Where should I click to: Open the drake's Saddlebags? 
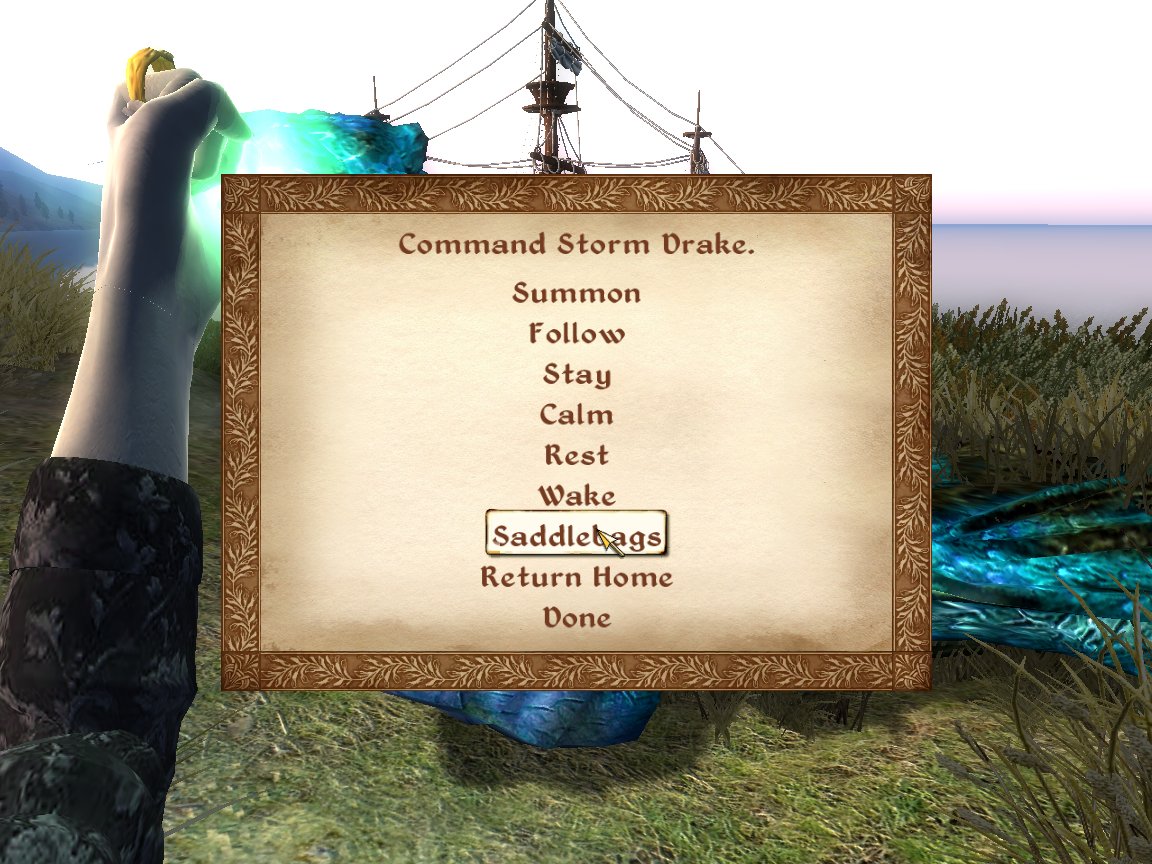576,536
